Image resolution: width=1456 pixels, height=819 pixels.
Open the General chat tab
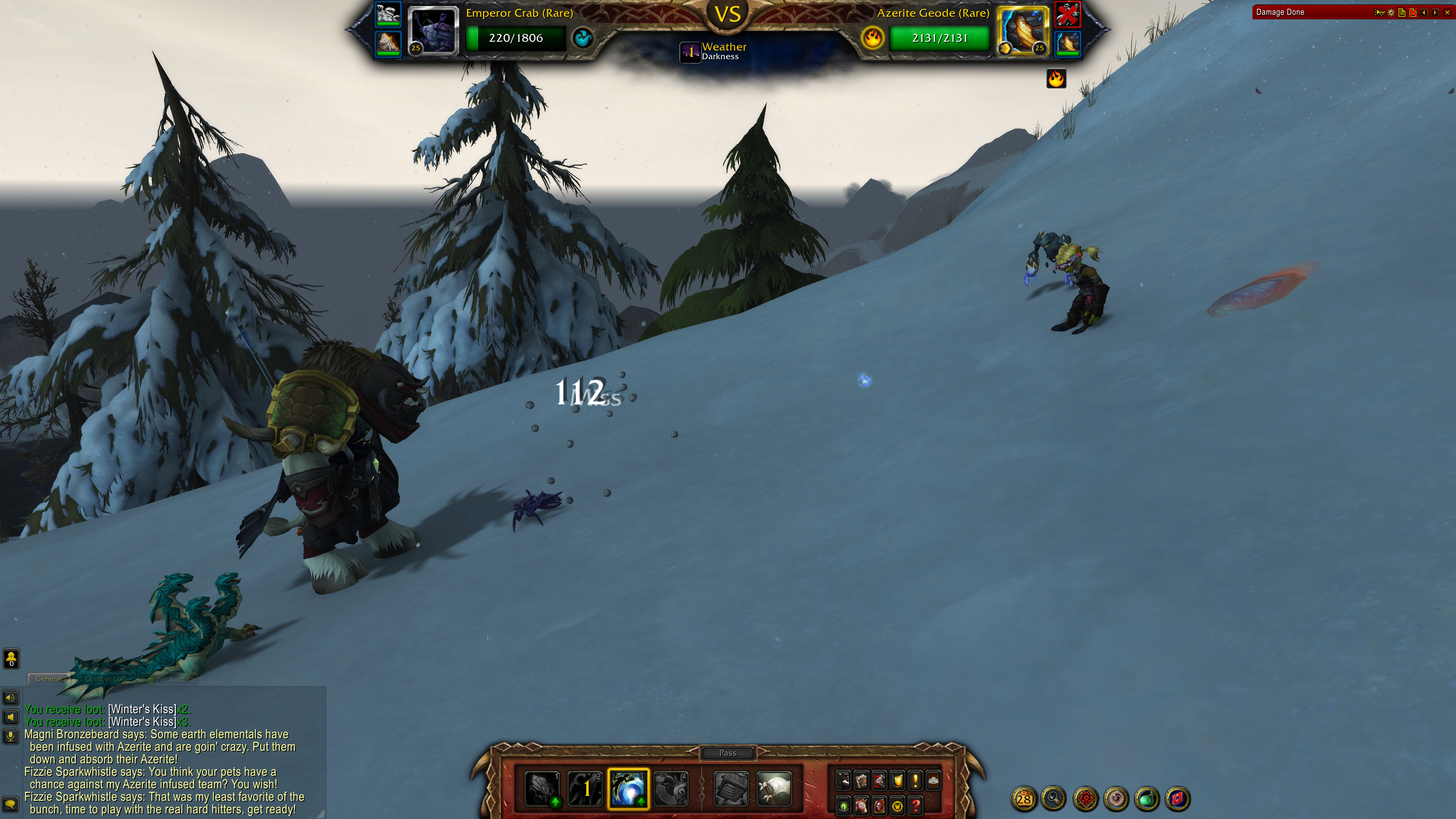click(x=49, y=679)
